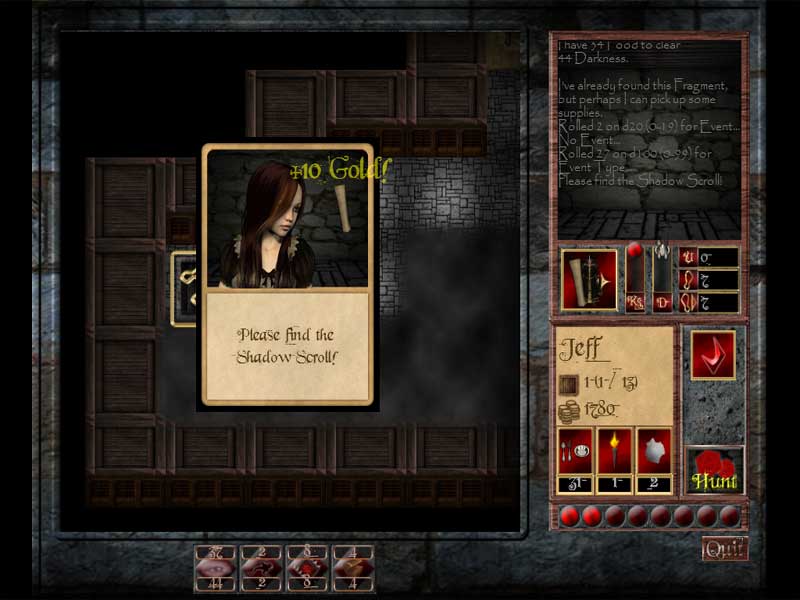Click the dragon stat icon in bottom bar
Viewport: 800px width, 600px height.
(261, 567)
